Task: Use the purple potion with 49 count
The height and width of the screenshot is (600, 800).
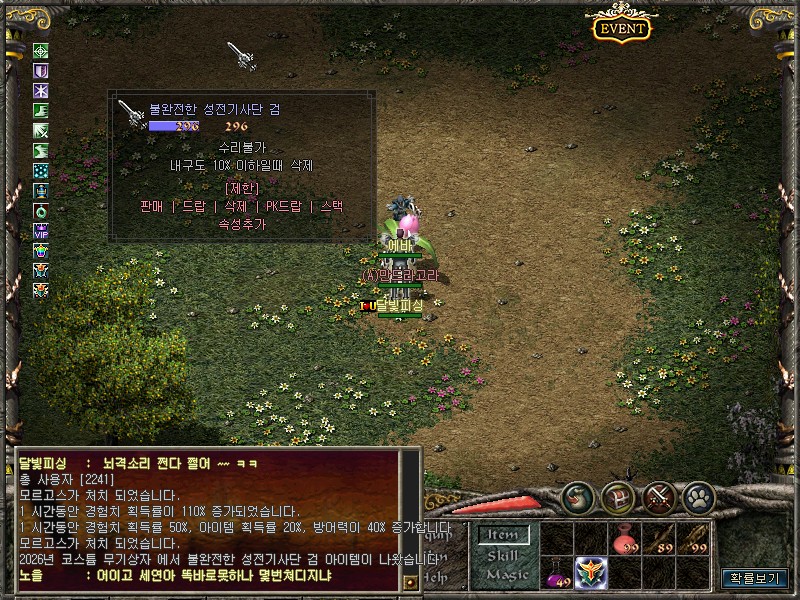Action: tap(557, 574)
